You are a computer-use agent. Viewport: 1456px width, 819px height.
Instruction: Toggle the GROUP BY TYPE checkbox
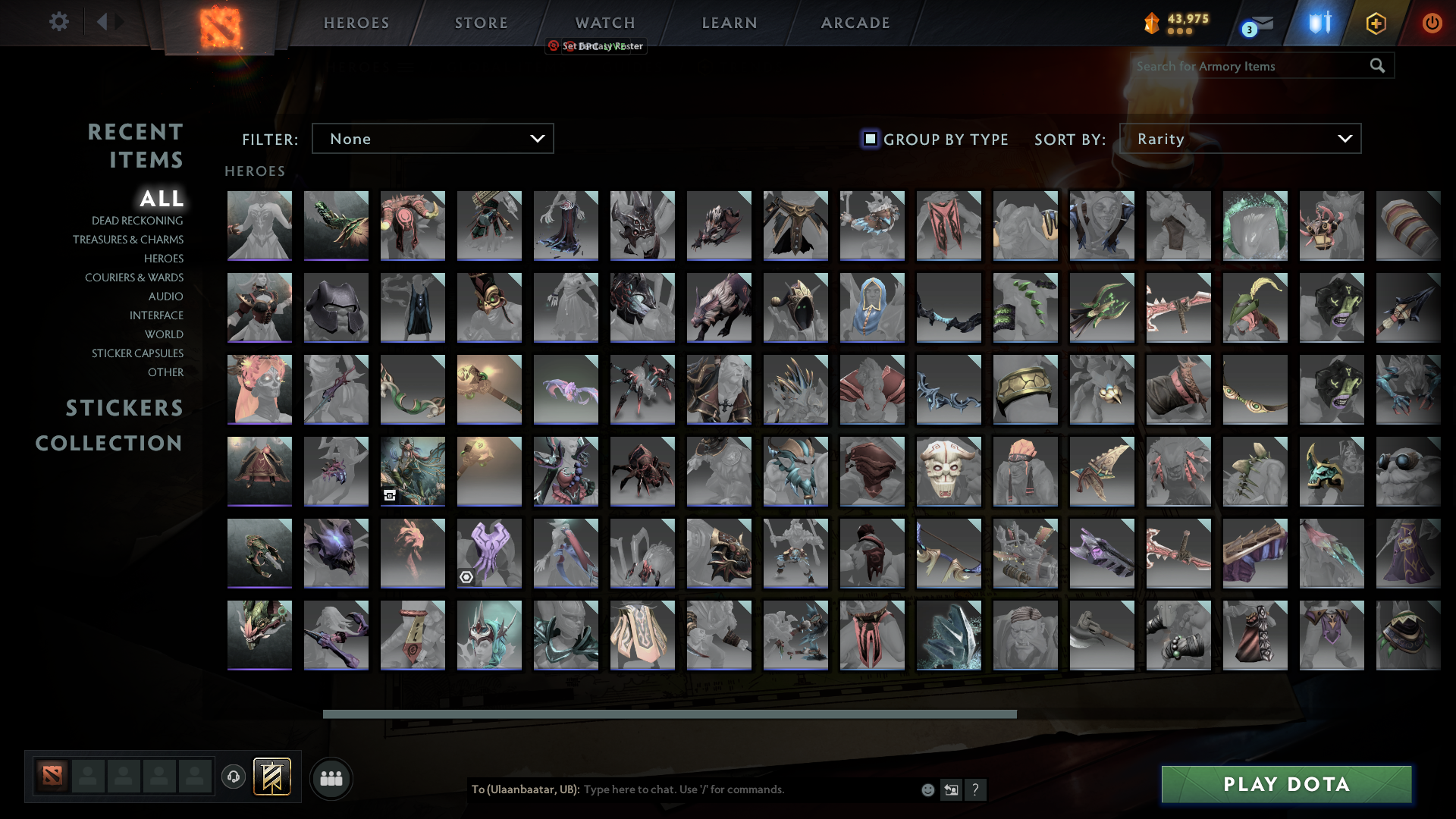coord(869,139)
